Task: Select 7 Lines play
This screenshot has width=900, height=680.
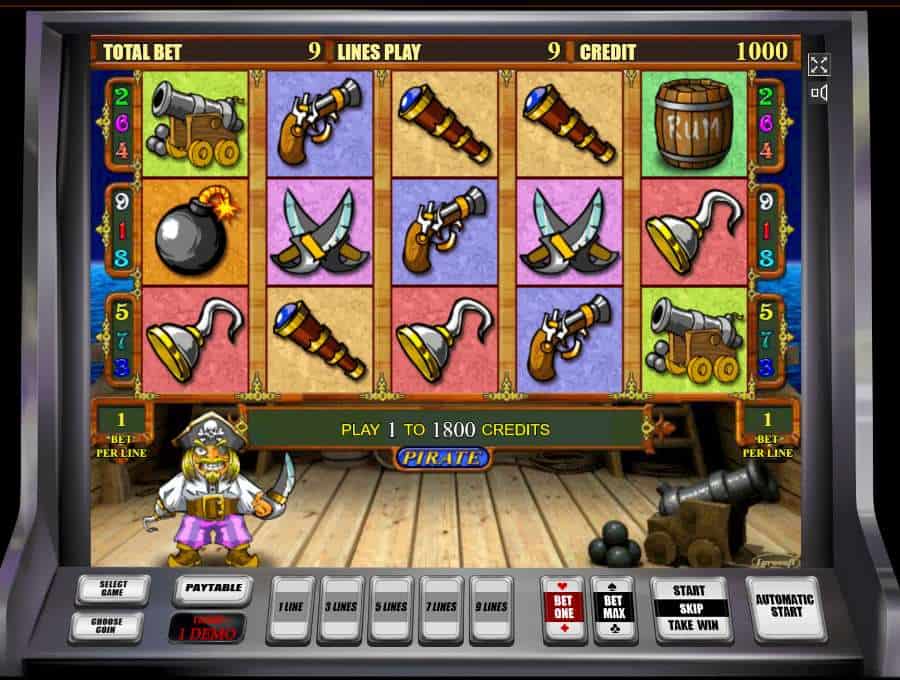Action: (x=441, y=608)
